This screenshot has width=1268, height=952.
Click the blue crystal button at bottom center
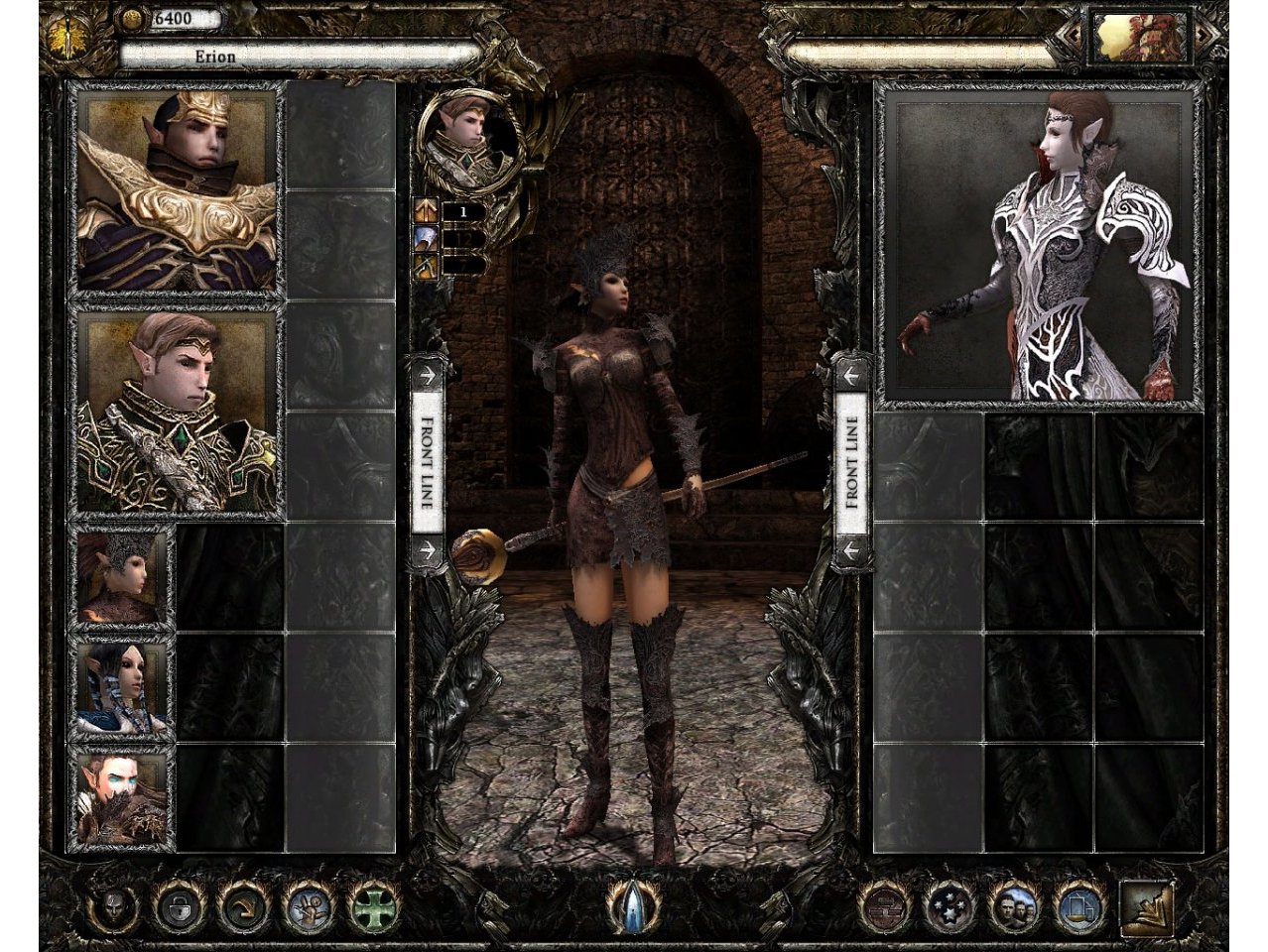click(632, 904)
